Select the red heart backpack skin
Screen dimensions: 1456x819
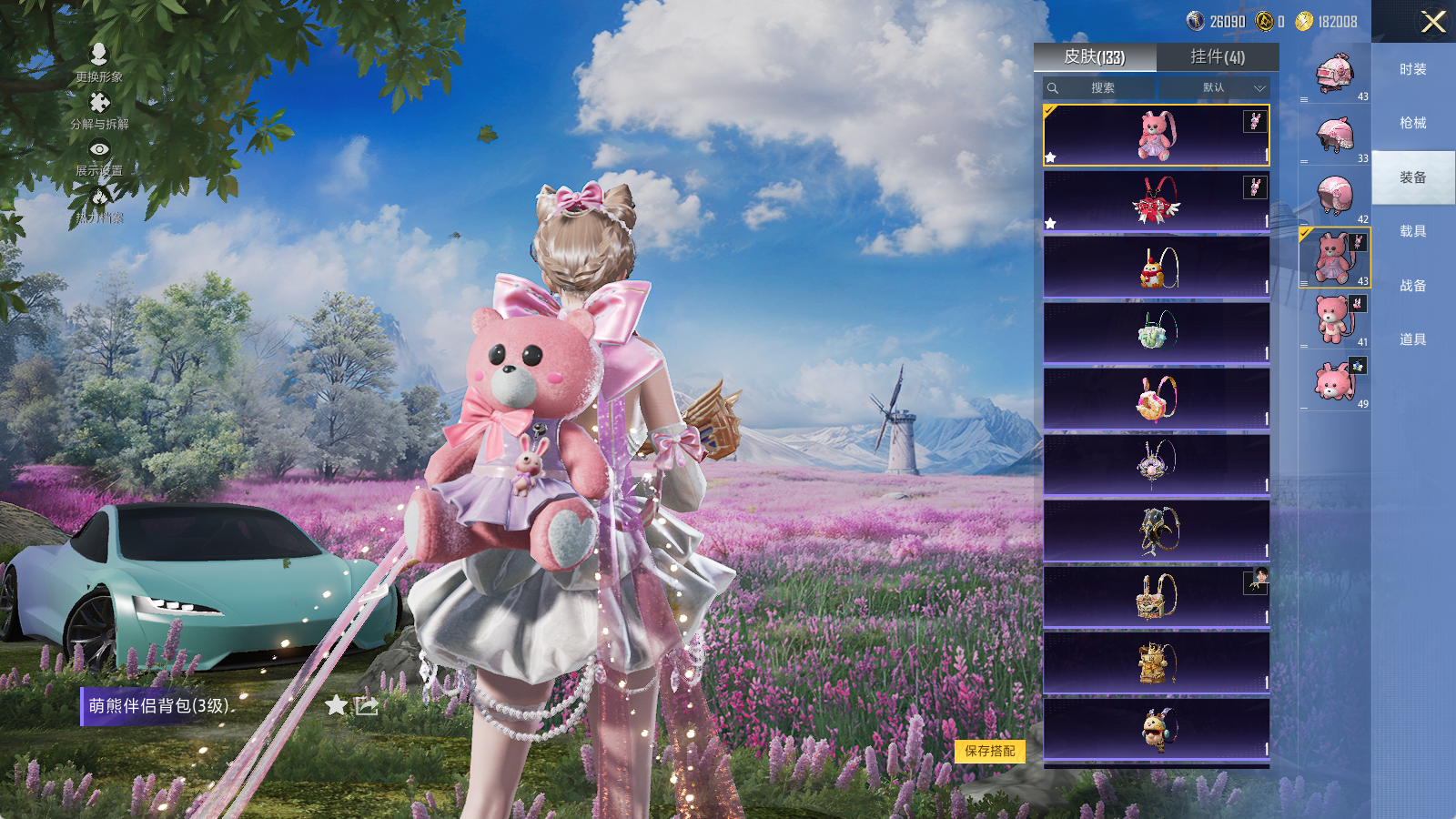(1157, 201)
